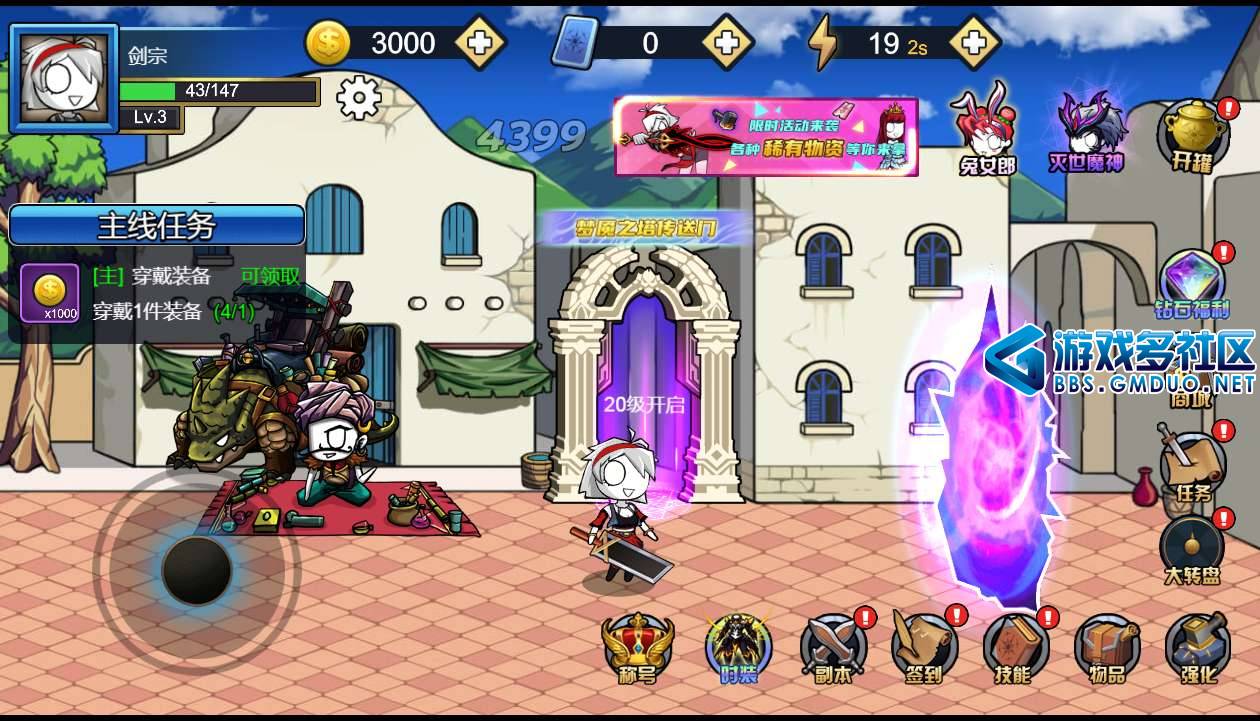This screenshot has width=1260, height=721.
Task: Add gold coins with plus button
Action: [480, 43]
